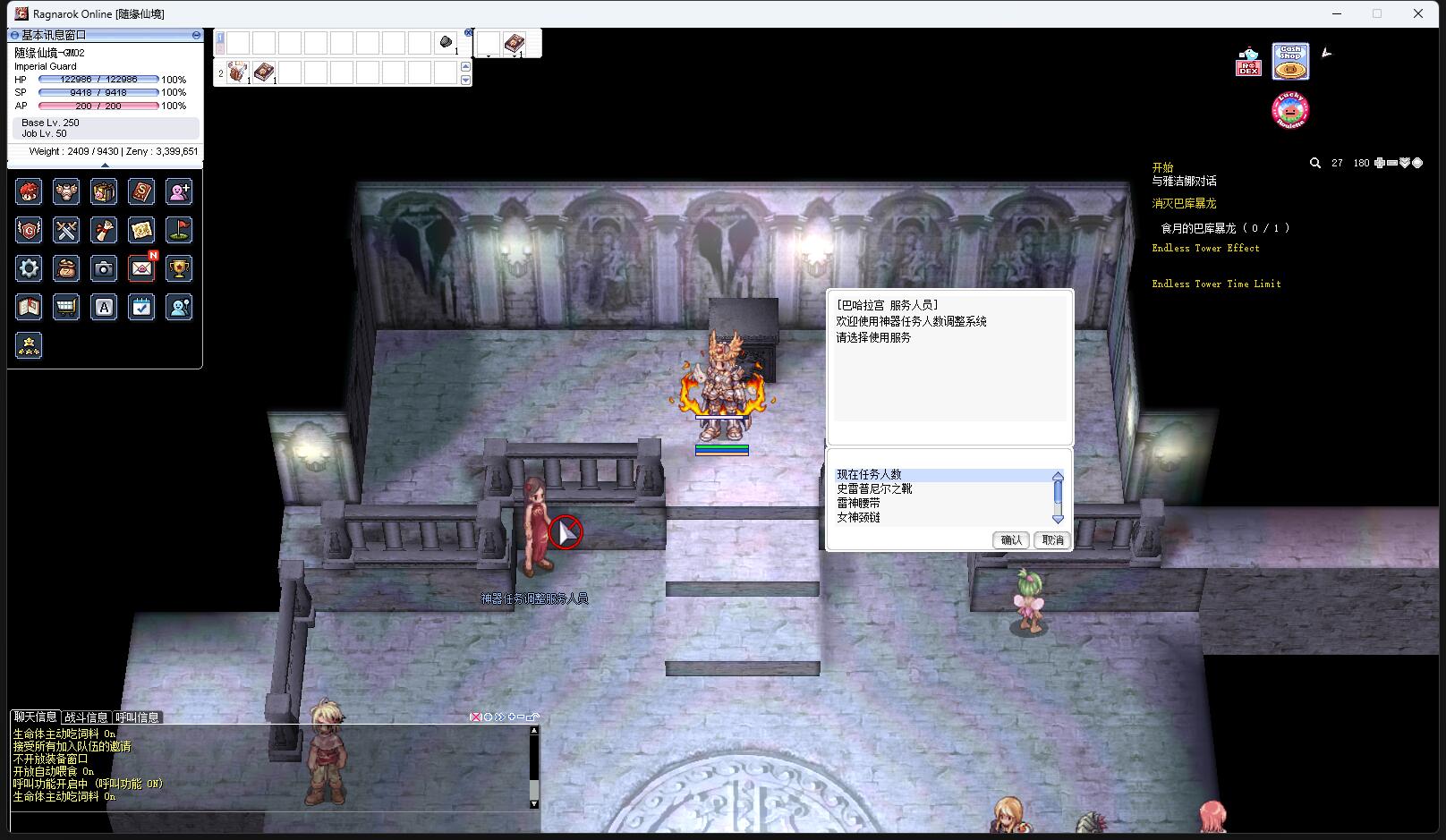
Task: Open the RODEX mail icon
Action: [x=1248, y=62]
